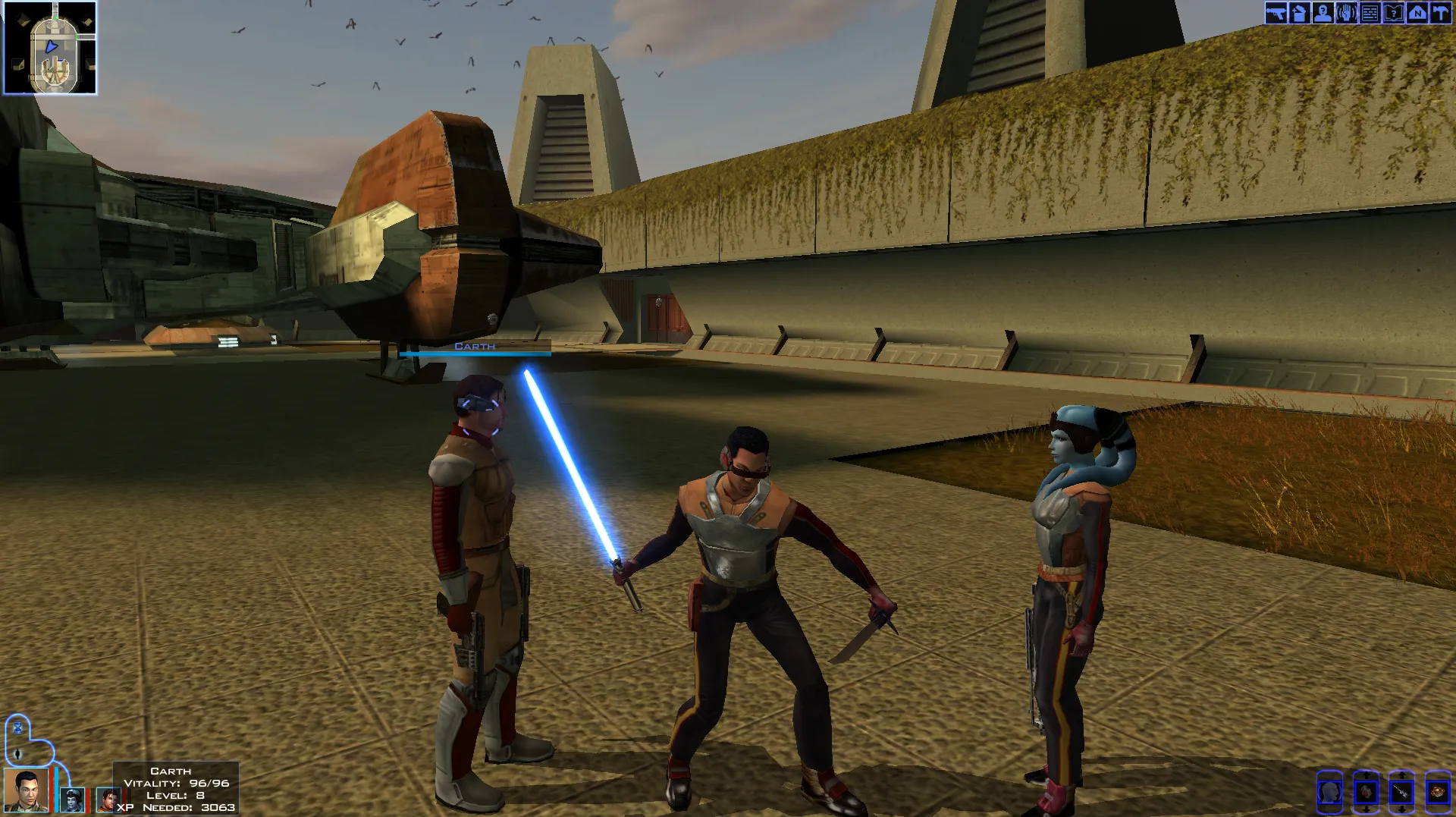
Task: Cycle up the weapon attack slot
Action: click(1402, 775)
